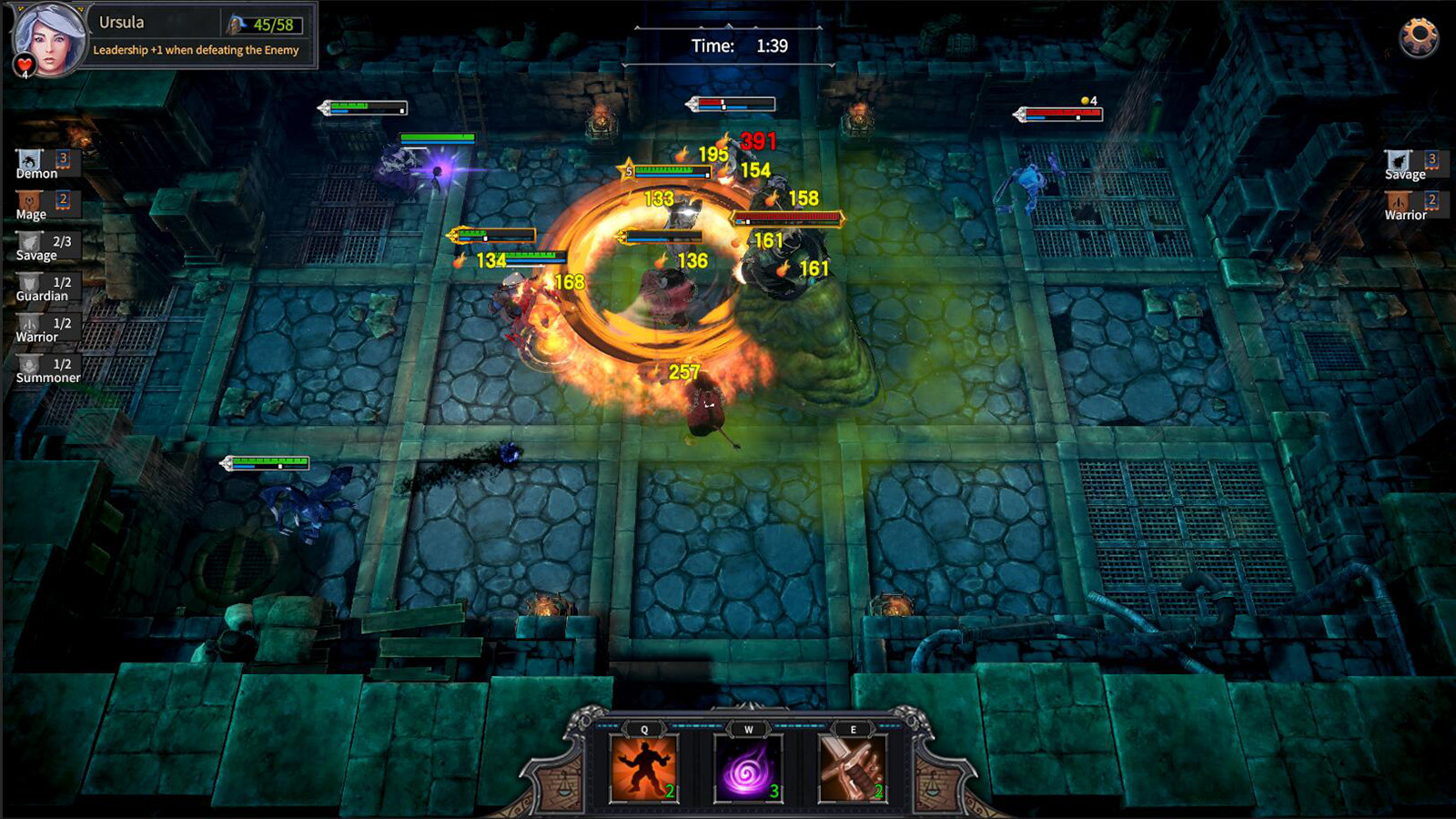Activate the Q berserker rage ability
Viewport: 1456px width, 819px height.
[x=640, y=769]
